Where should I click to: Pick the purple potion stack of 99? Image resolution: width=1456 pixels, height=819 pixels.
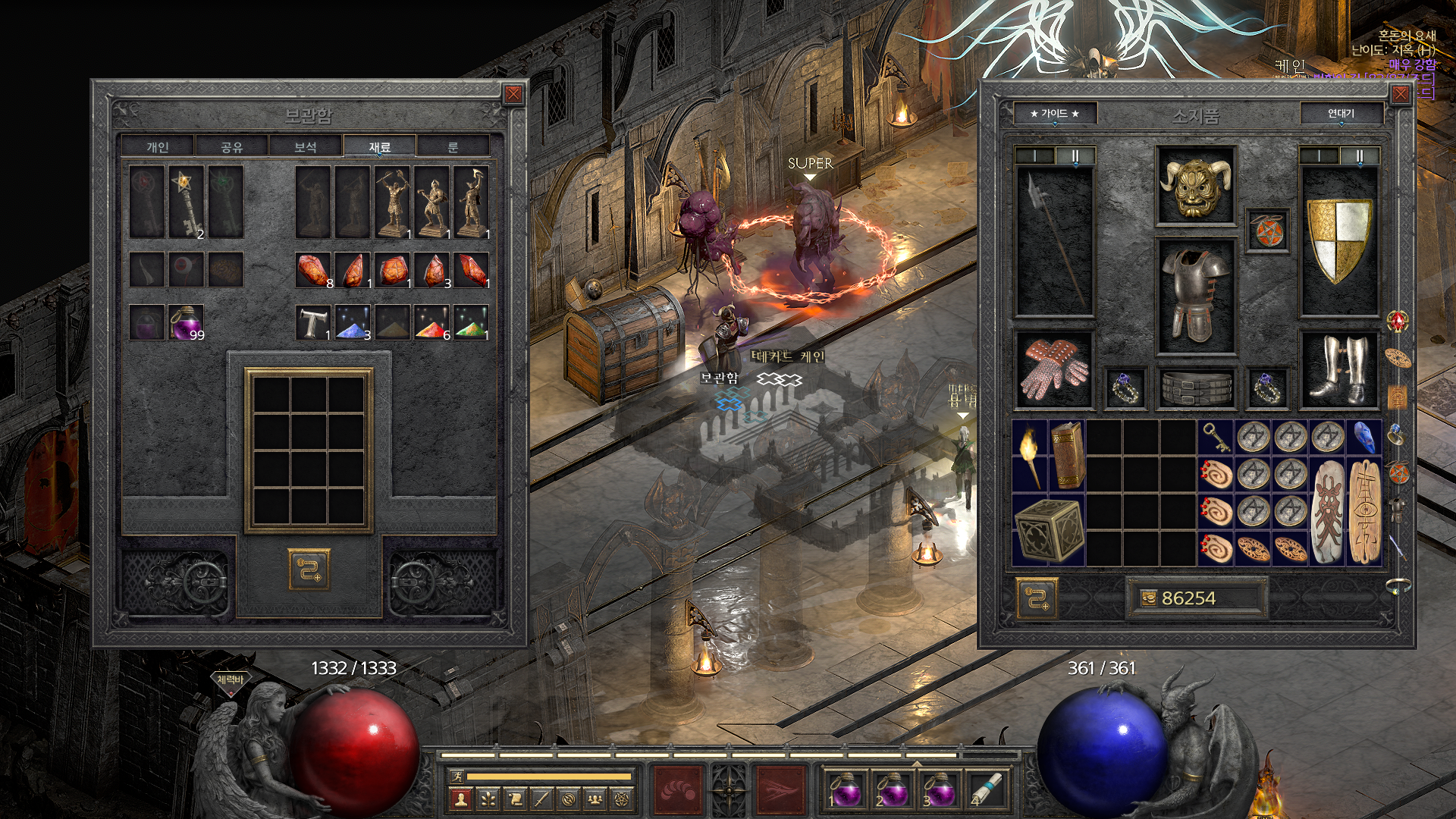(x=186, y=322)
